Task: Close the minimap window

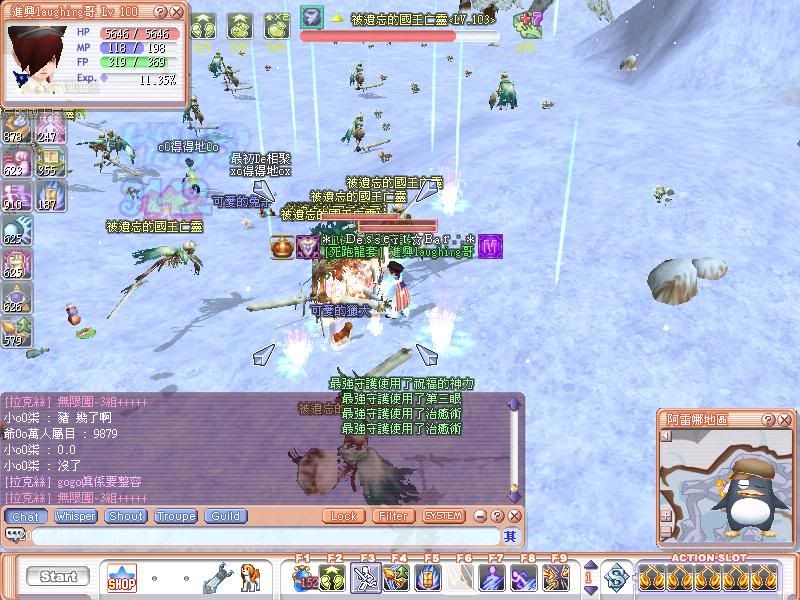Action: 786,420
